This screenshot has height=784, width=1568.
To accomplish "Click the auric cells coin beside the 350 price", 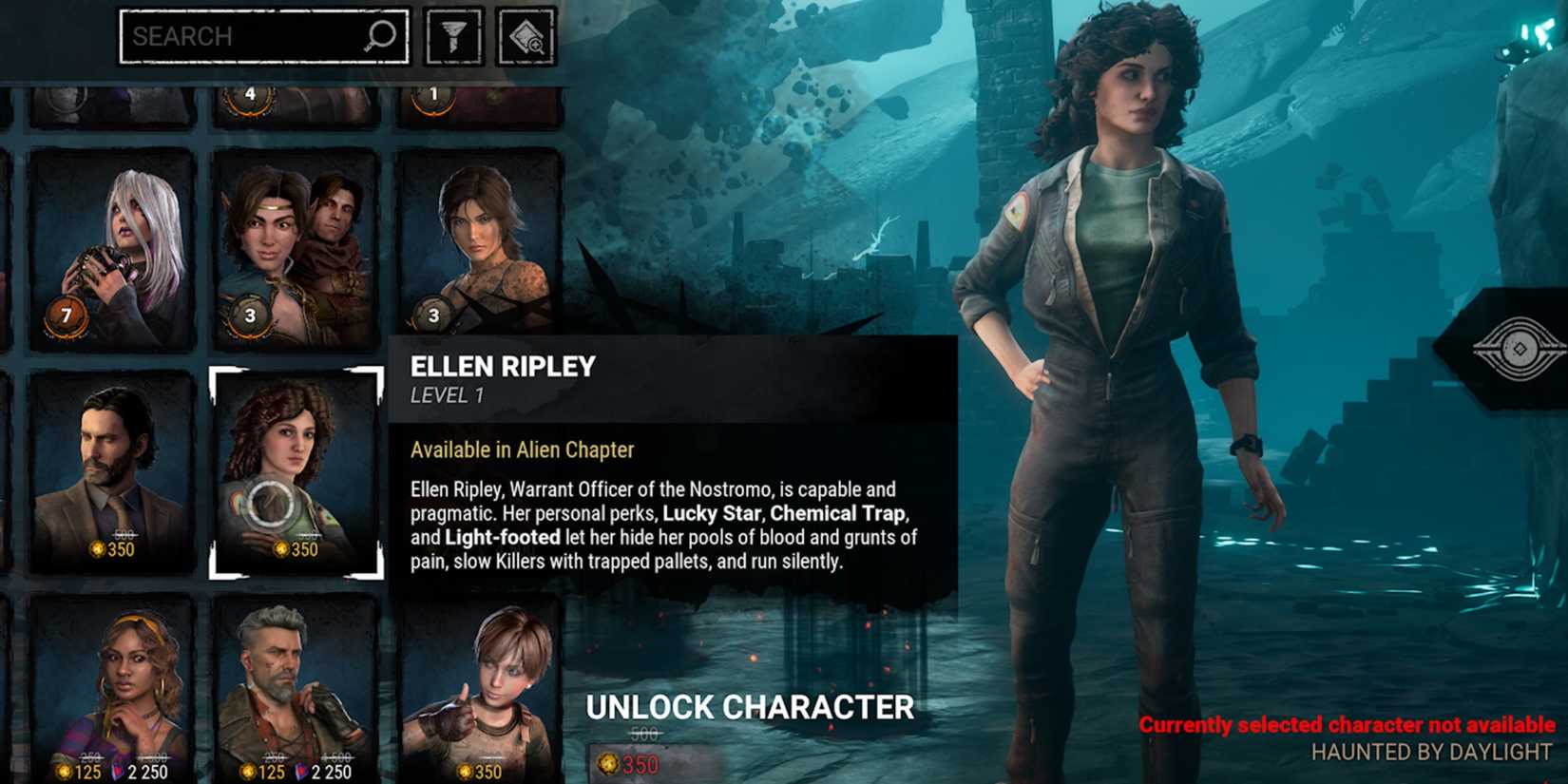I will click(283, 547).
